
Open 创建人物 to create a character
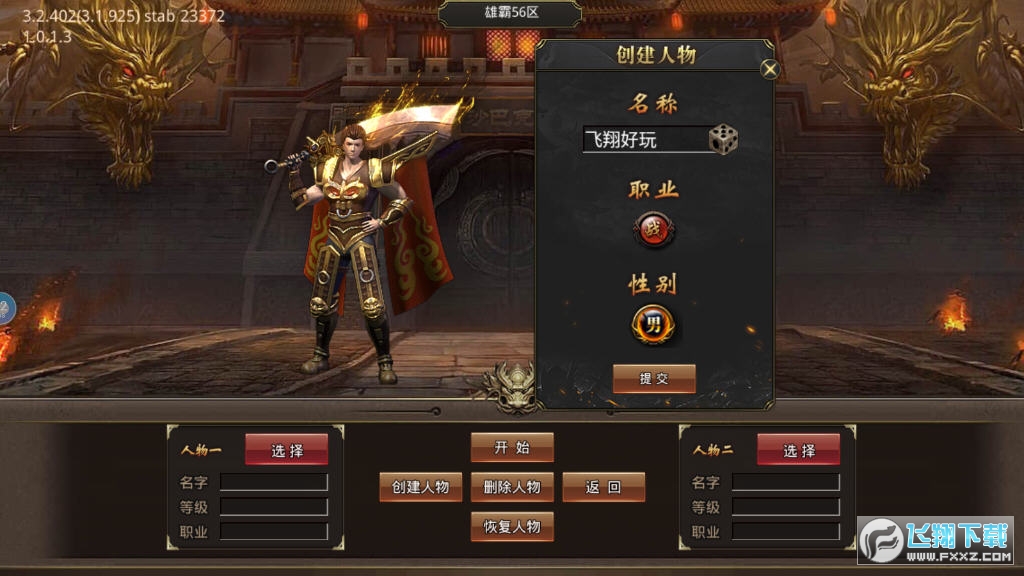click(421, 487)
